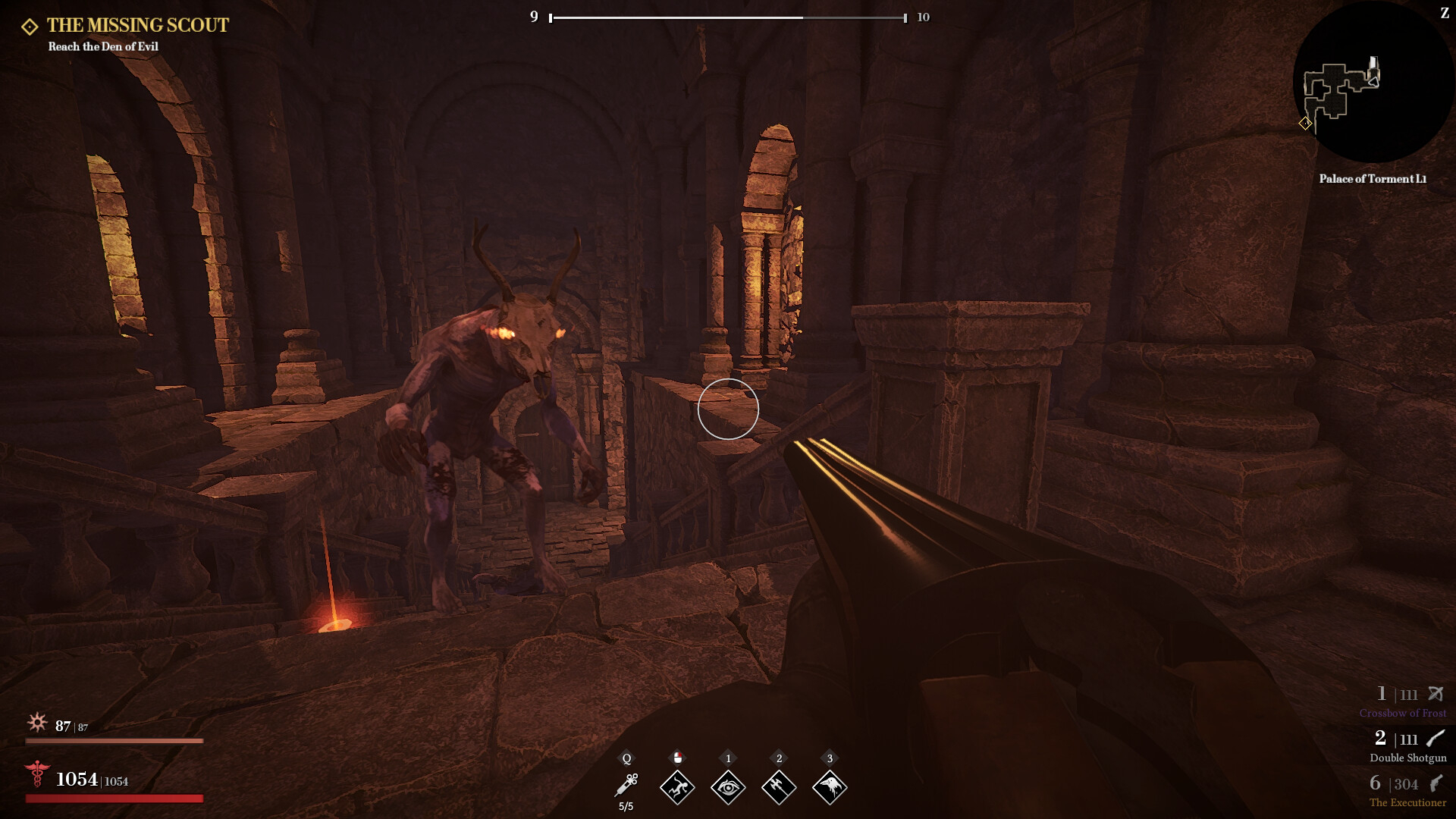
Task: Activate the eye ability icon
Action: pos(728,787)
